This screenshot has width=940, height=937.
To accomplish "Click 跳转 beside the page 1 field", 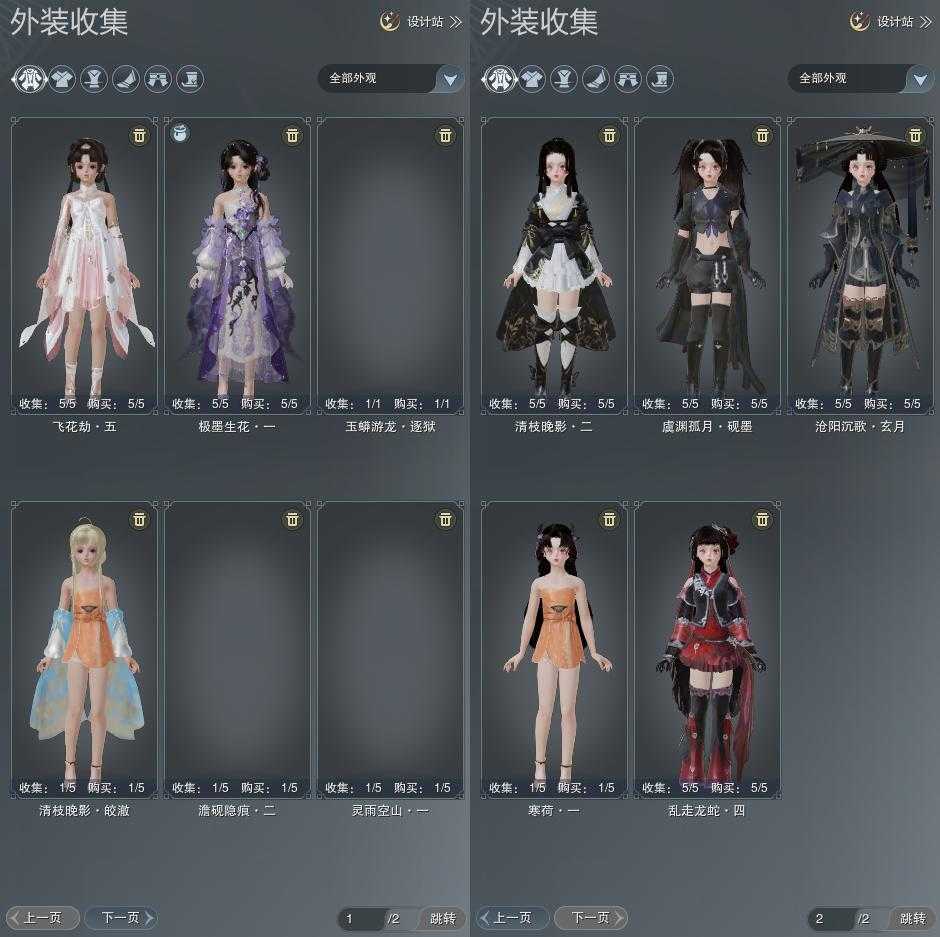I will [442, 918].
